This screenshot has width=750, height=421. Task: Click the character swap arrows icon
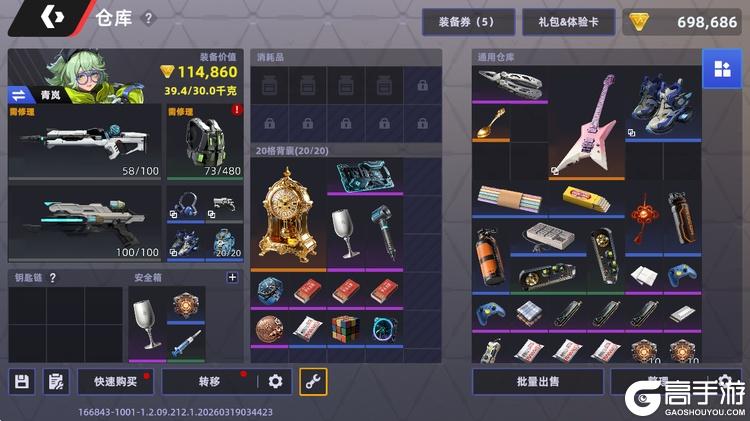pos(21,95)
